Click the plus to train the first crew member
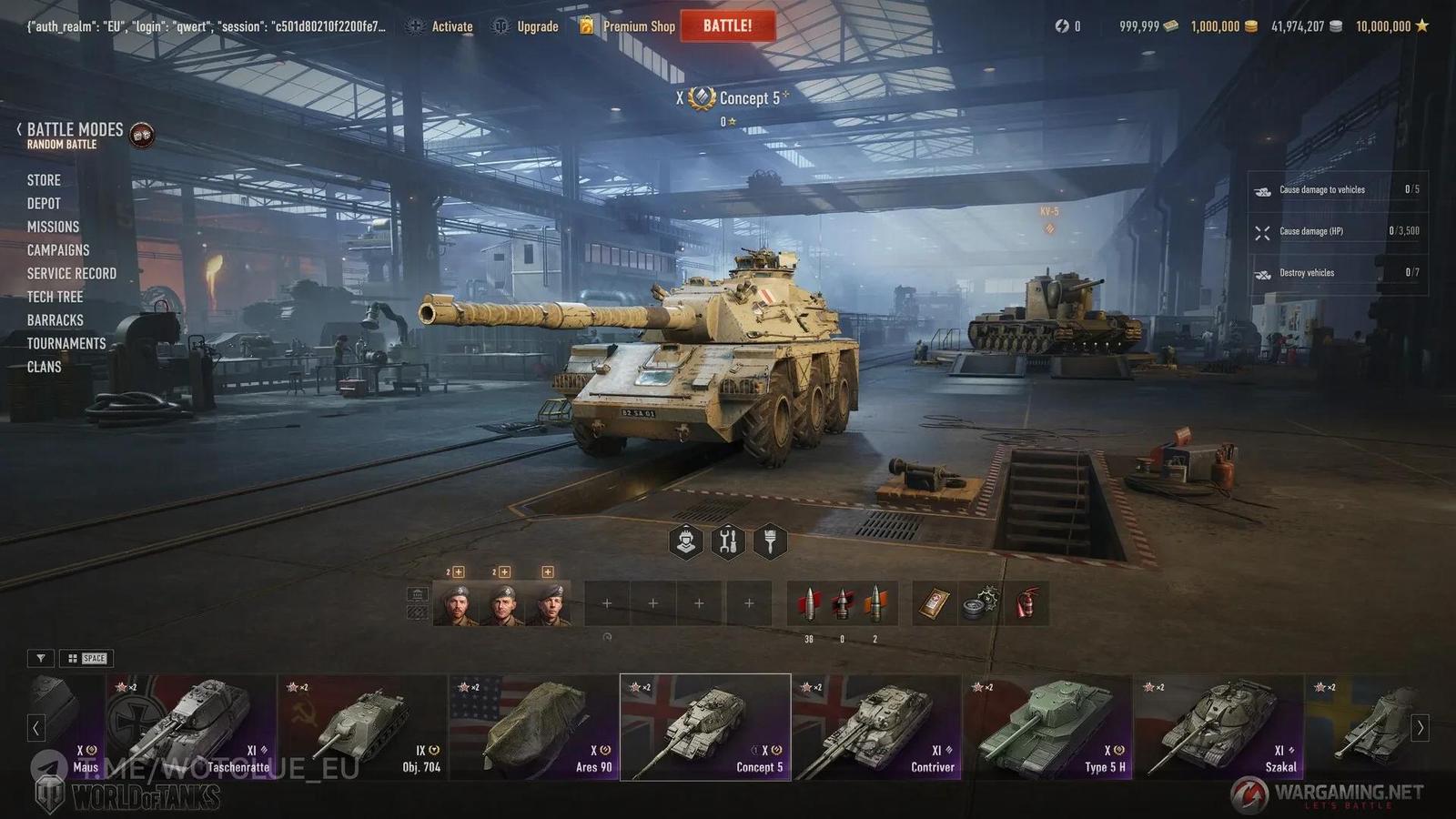 [459, 572]
